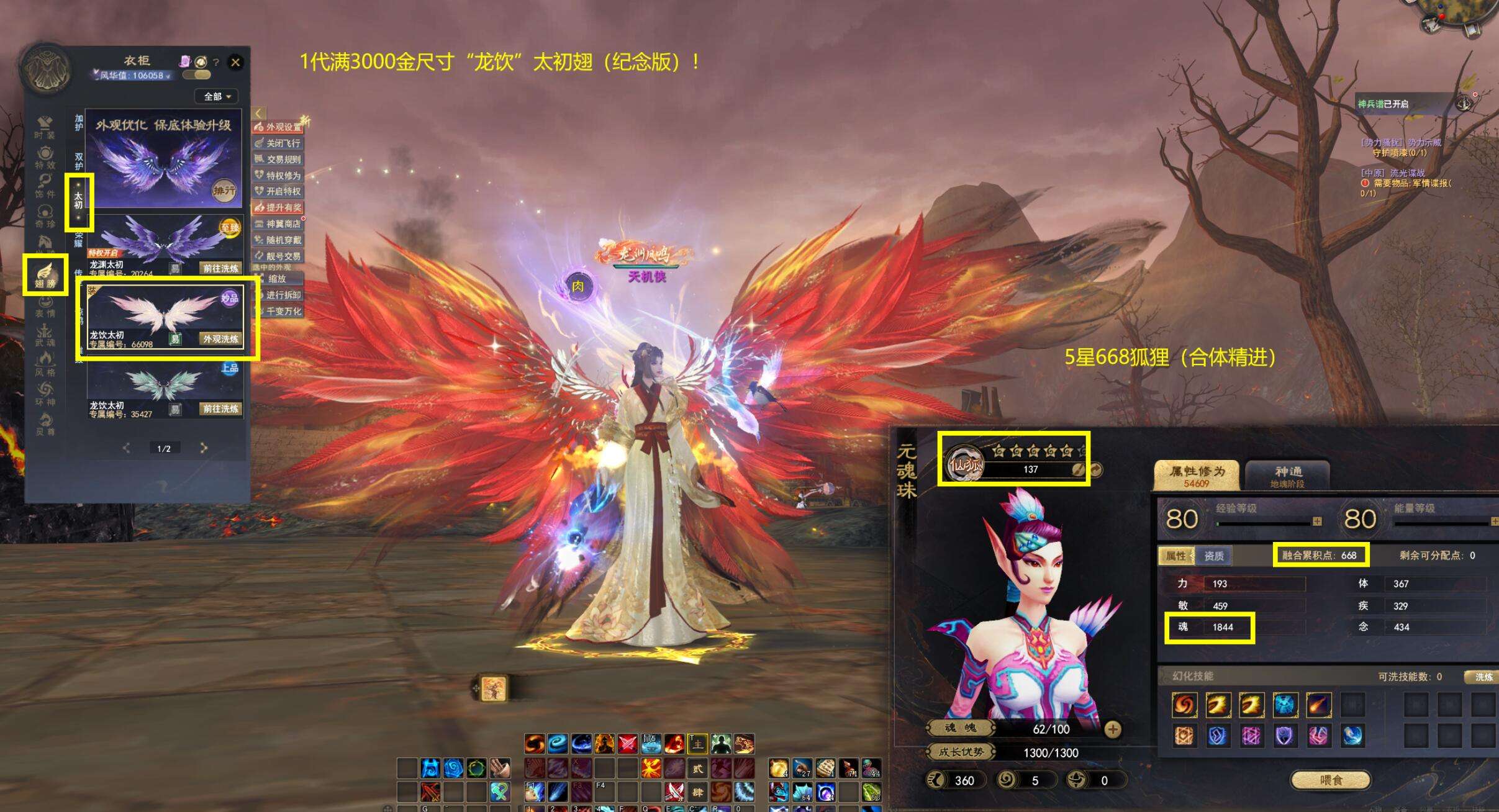Click the 喂食 feed button
Image resolution: width=1499 pixels, height=812 pixels.
(1330, 780)
